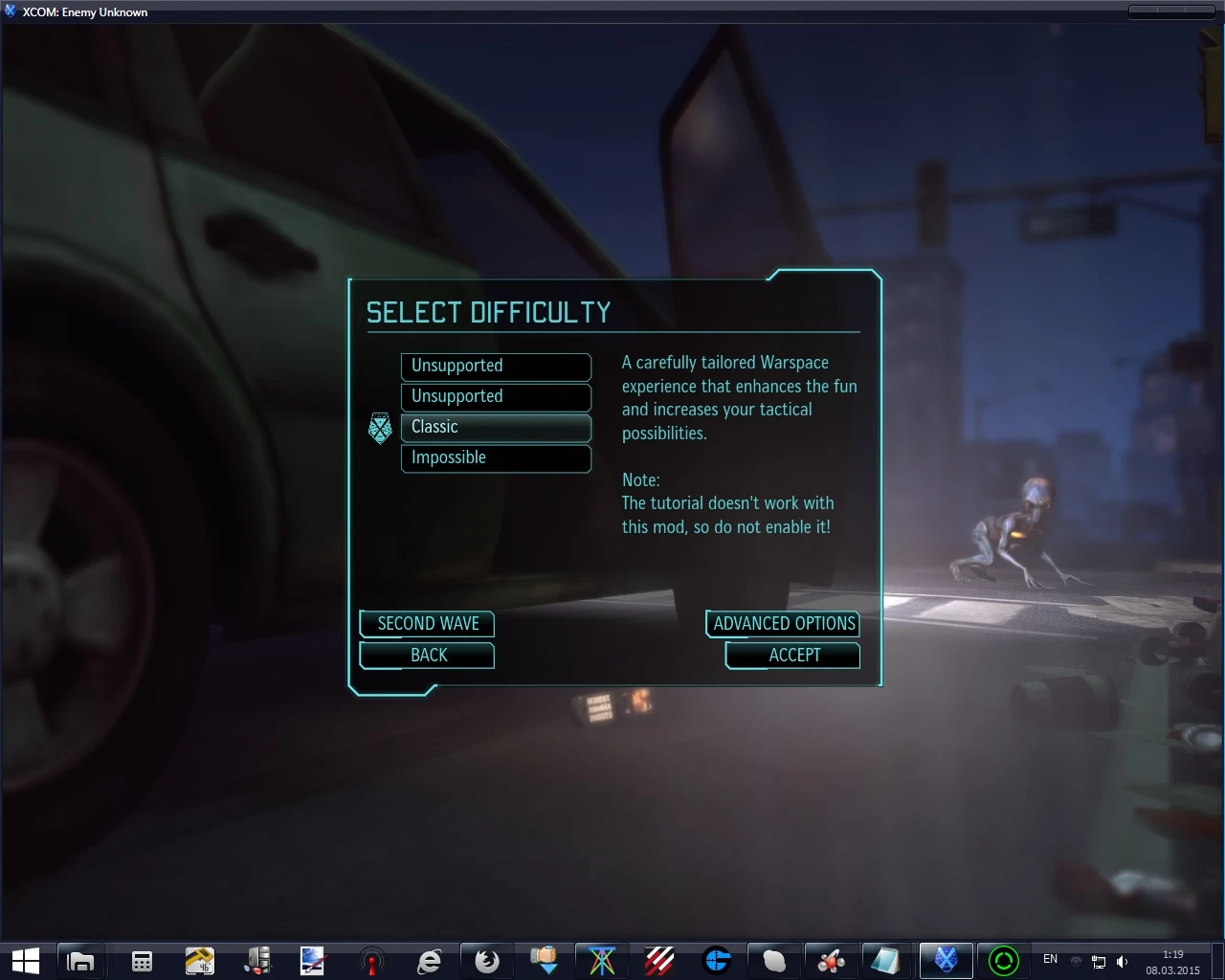Choose the first Unsupported difficulty option
Screen dimensions: 1225x980
[x=496, y=367]
